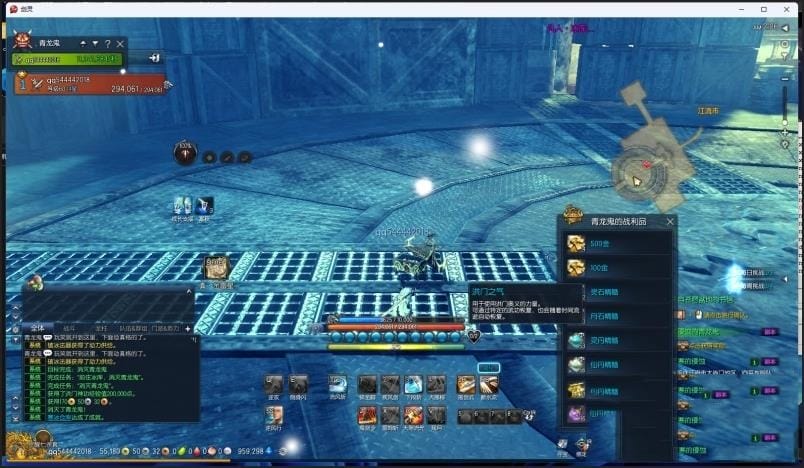Viewport: 804px width, 468px height.
Task: Switch to the 全体 chat tab
Action: coord(37,328)
